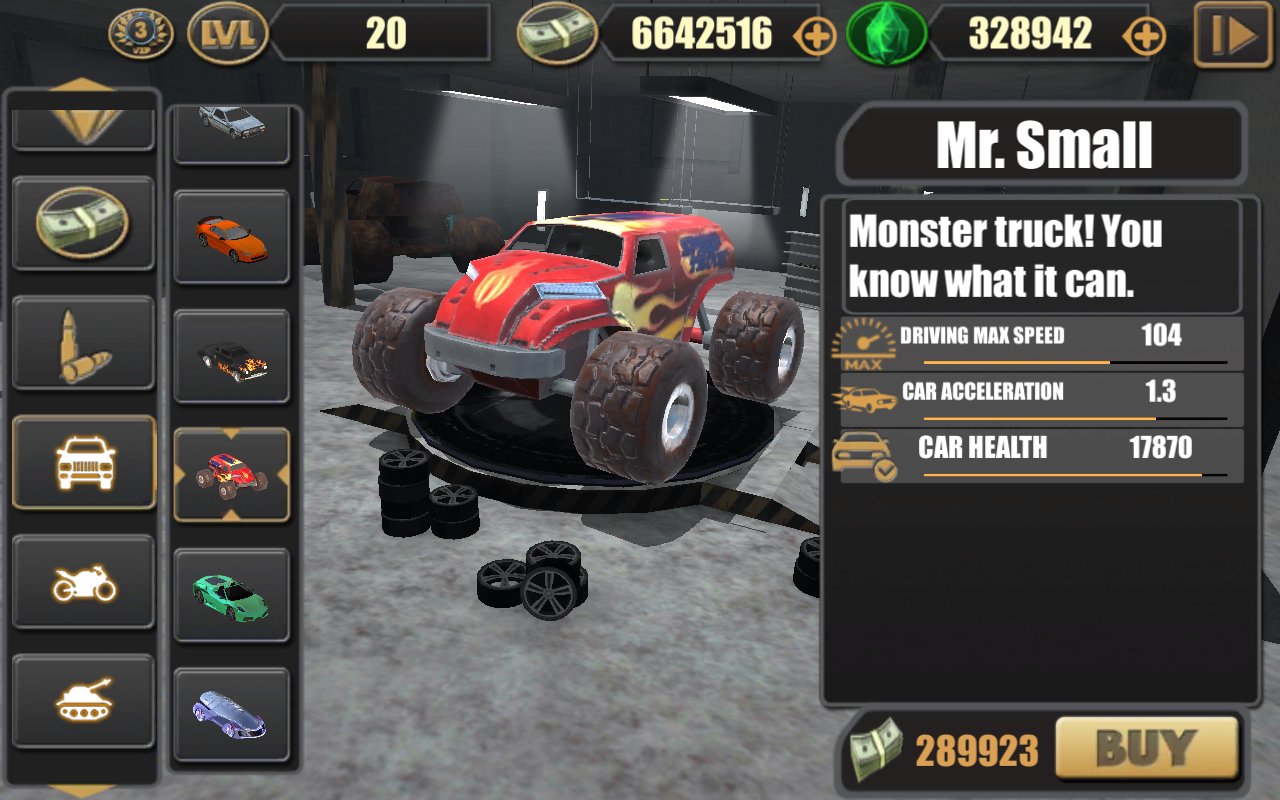Switch to the bullets ammo category
Screen dimensions: 1280x800
[x=83, y=342]
